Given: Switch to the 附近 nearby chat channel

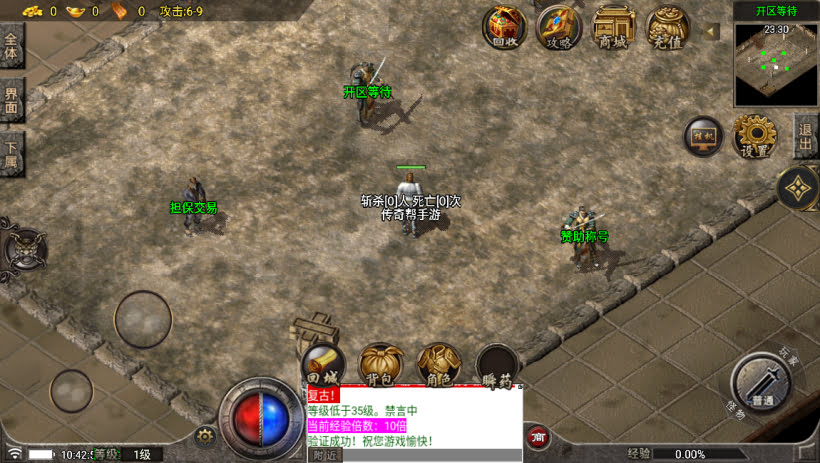Looking at the screenshot, I should tap(326, 455).
